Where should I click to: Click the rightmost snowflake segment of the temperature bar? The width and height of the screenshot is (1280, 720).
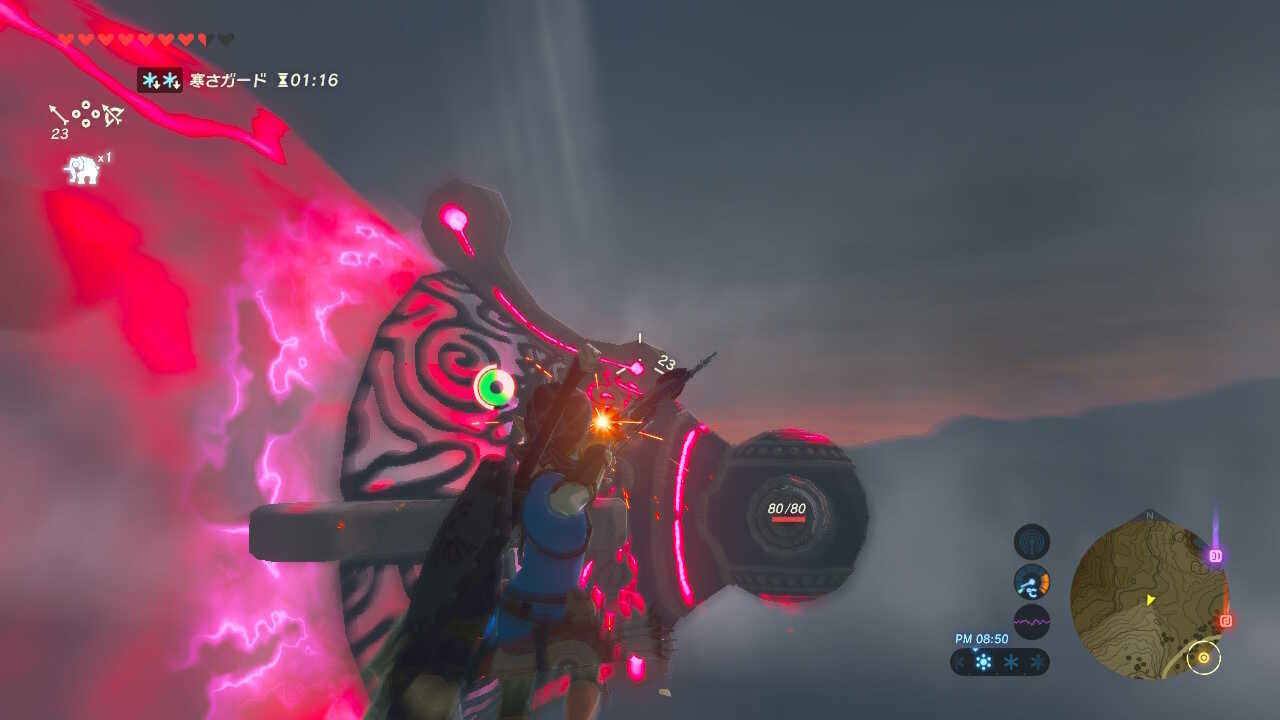pos(1038,662)
